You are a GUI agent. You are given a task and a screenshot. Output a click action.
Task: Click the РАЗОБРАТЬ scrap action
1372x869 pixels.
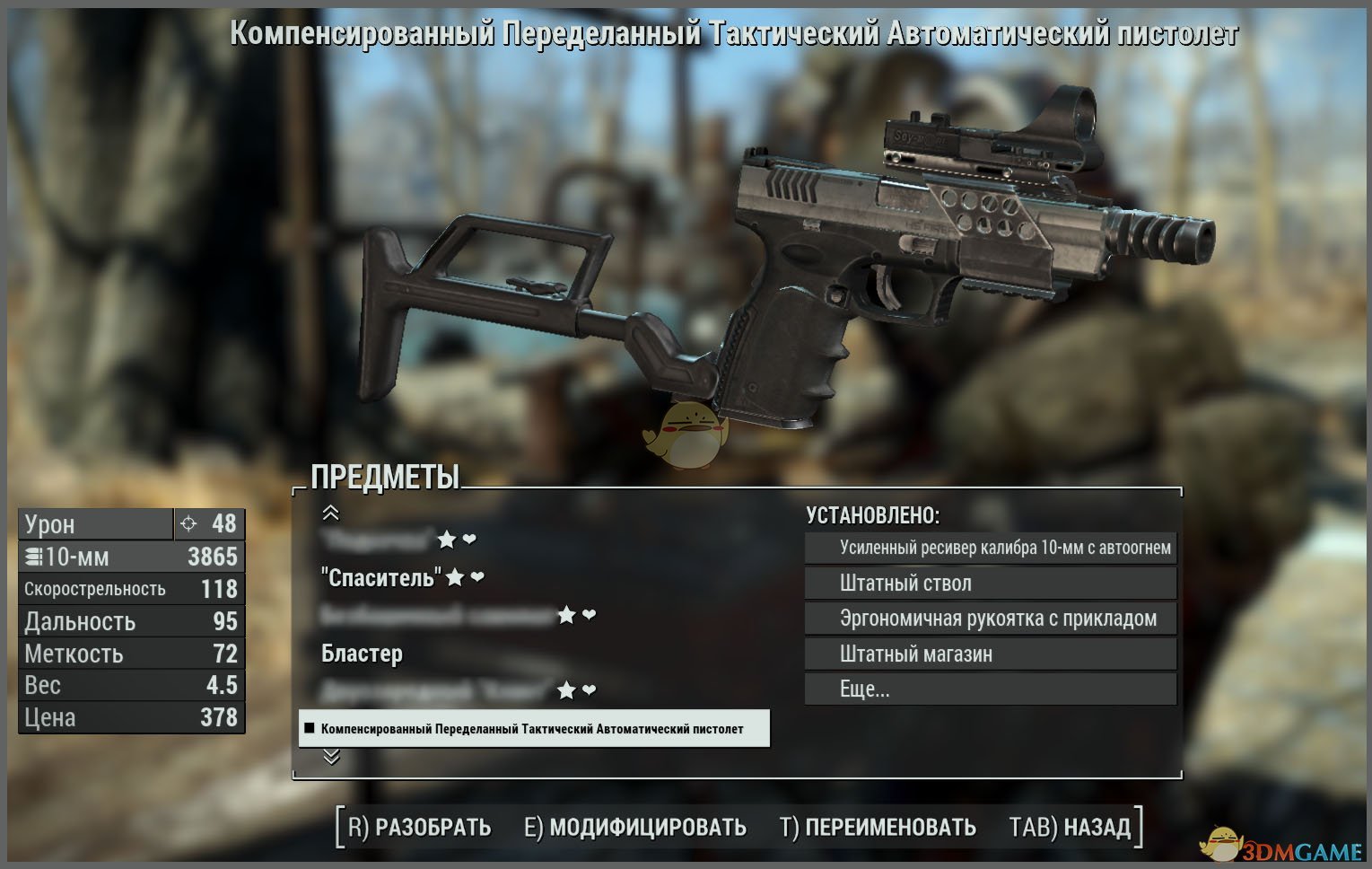click(x=419, y=827)
